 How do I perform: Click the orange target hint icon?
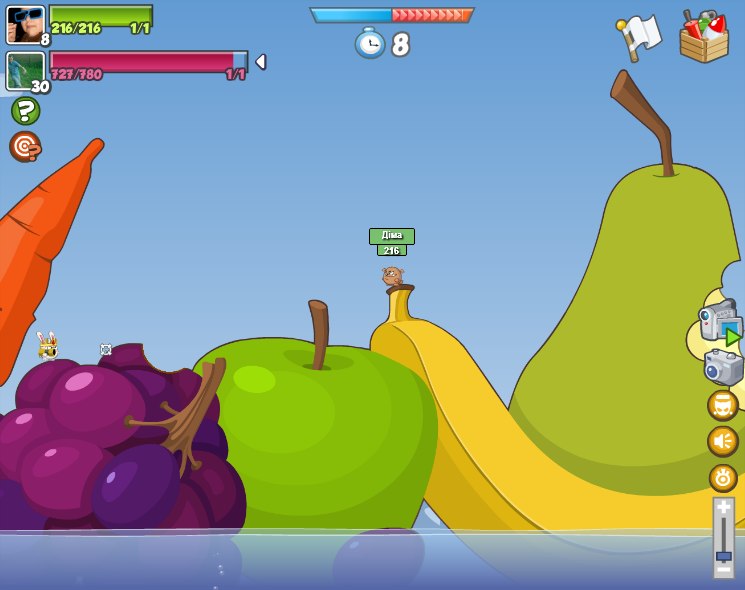point(24,147)
